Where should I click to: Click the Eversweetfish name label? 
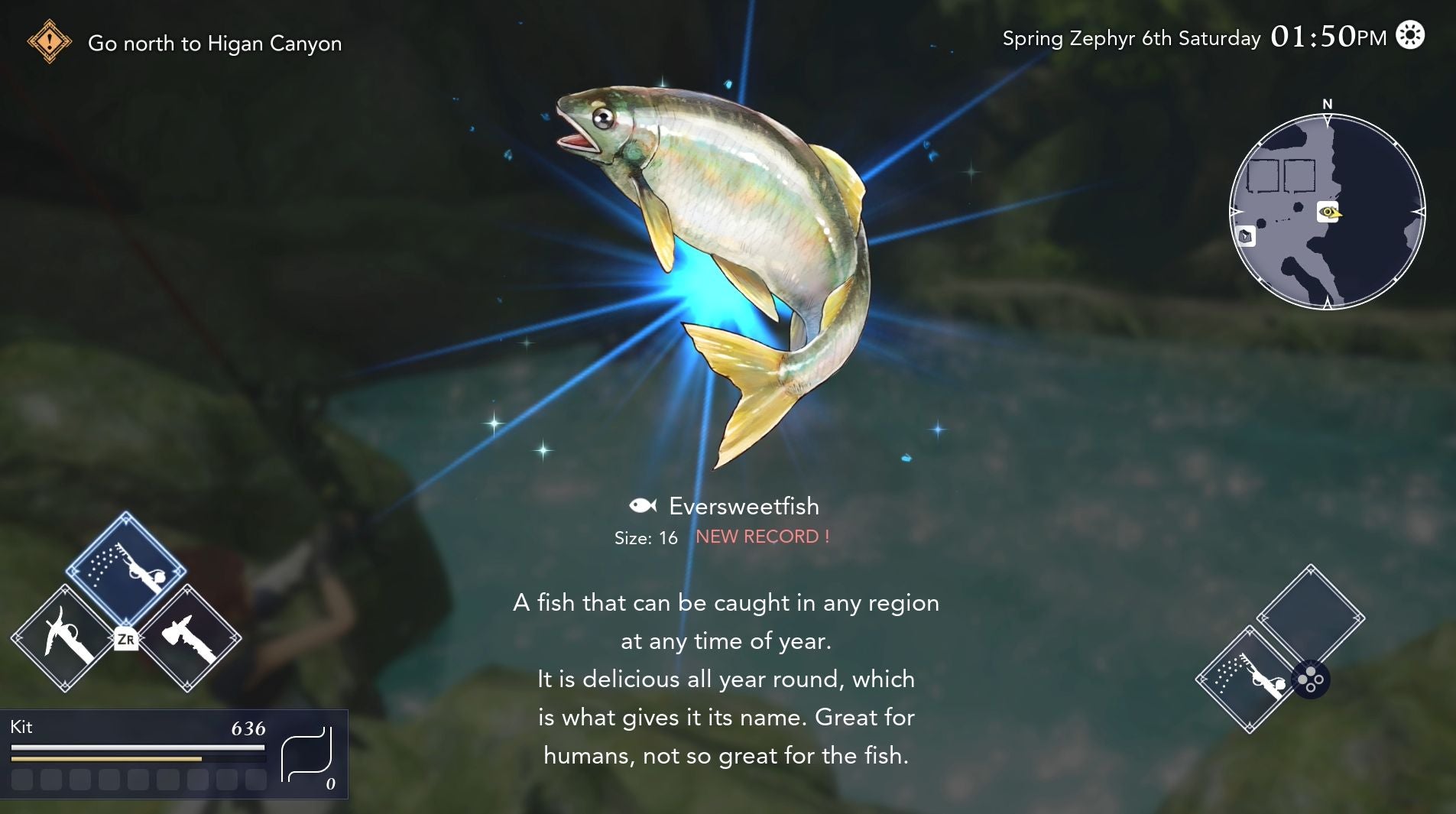tap(743, 506)
